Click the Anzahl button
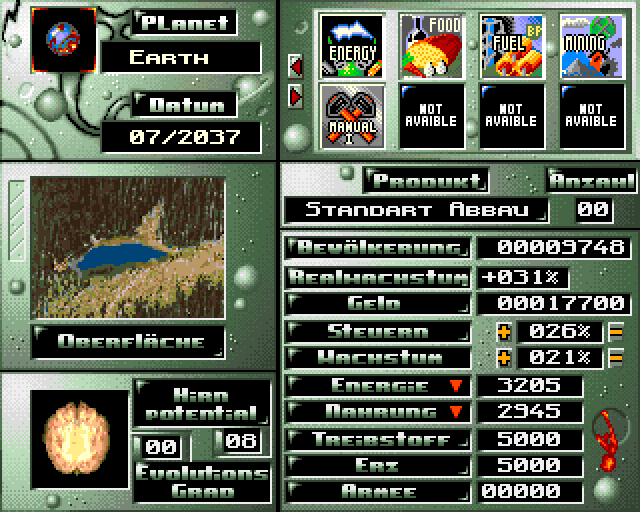This screenshot has height=512, width=640. coord(592,181)
